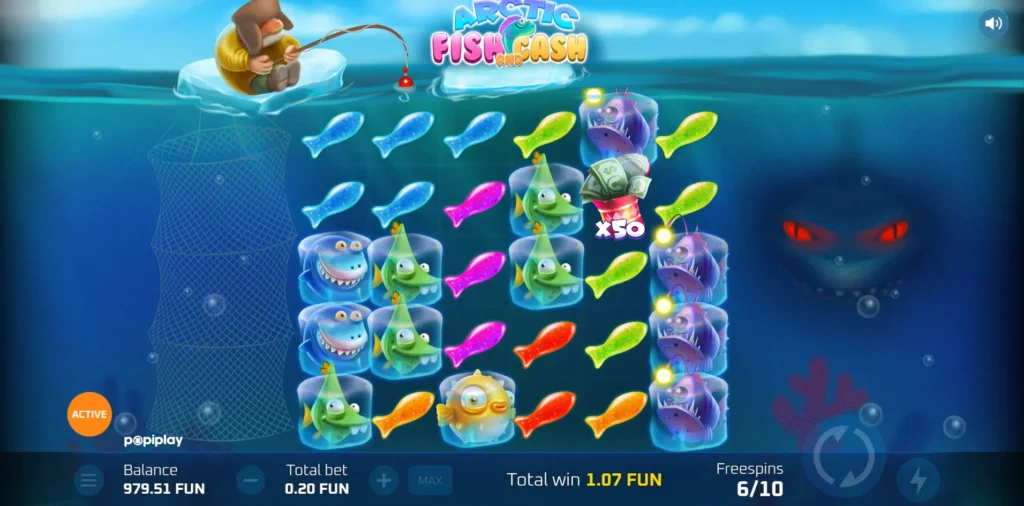Increase the total bet with plus
The image size is (1024, 506).
click(x=383, y=481)
